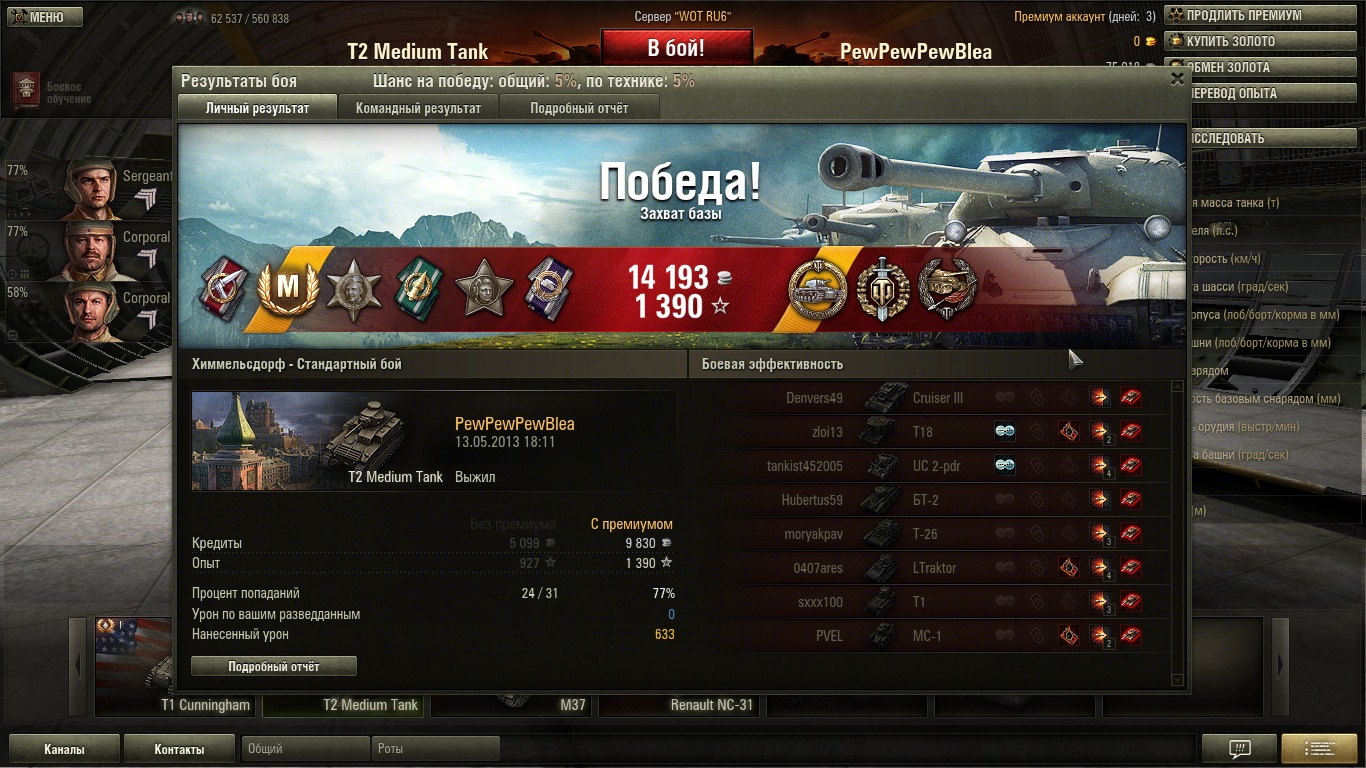Screen dimensions: 1366x768
Task: Click the Mastery badge M medal
Action: point(288,287)
